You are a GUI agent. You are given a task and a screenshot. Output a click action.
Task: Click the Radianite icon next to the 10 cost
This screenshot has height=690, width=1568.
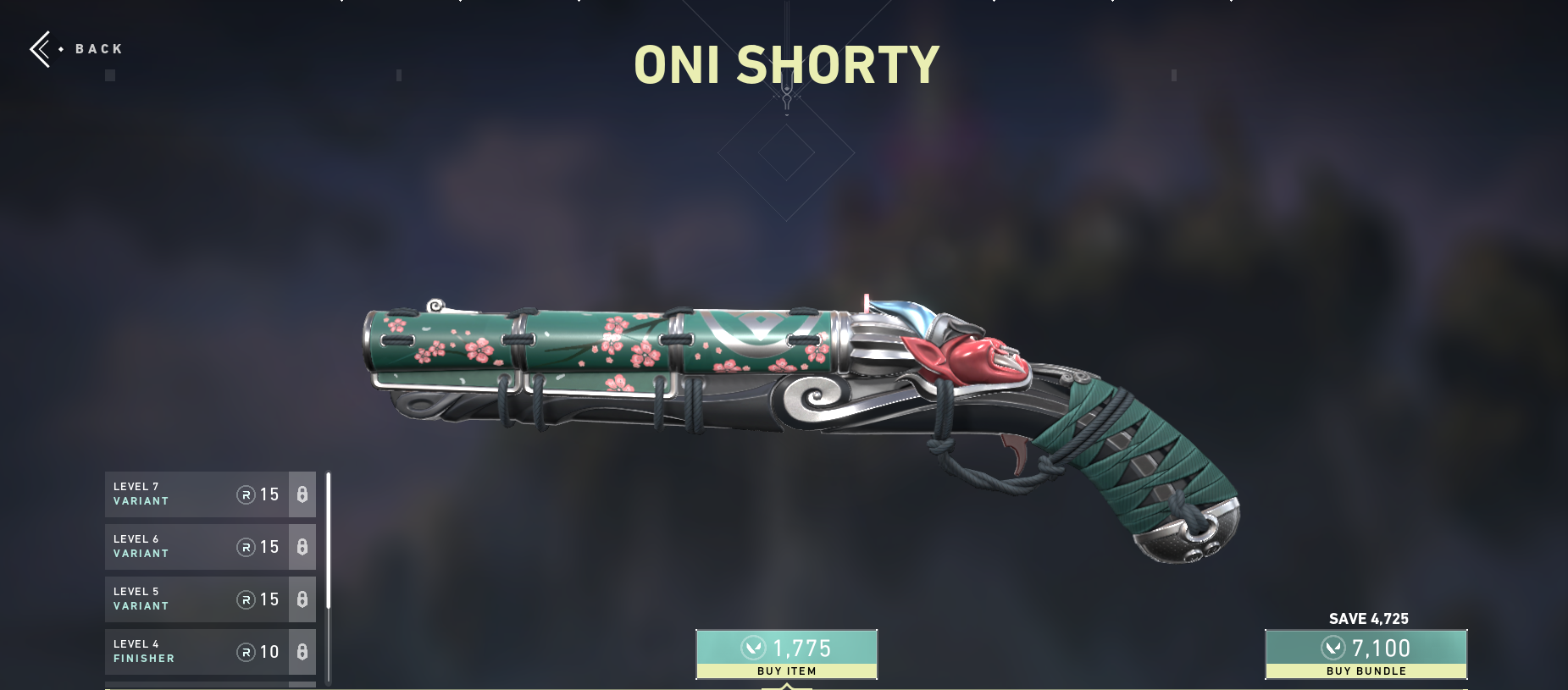pos(247,652)
